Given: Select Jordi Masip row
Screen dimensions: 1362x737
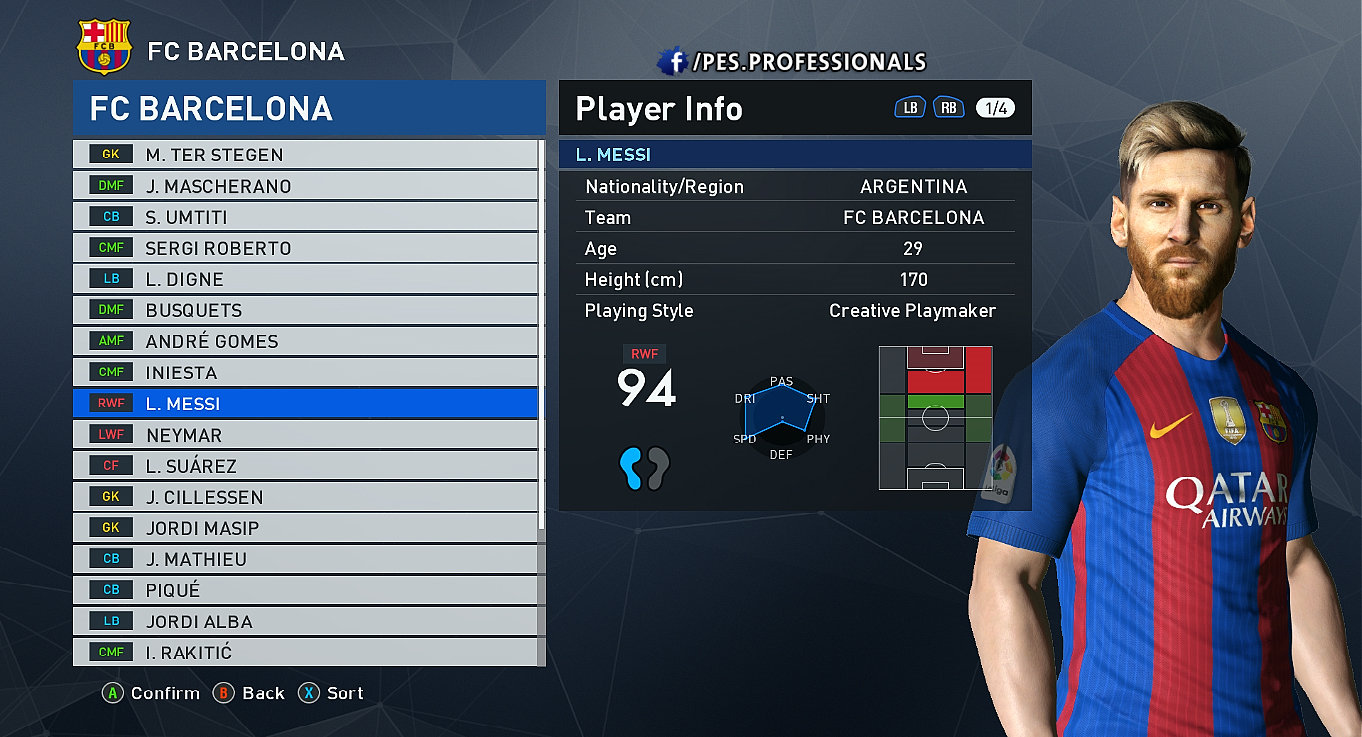Looking at the screenshot, I should pos(305,528).
